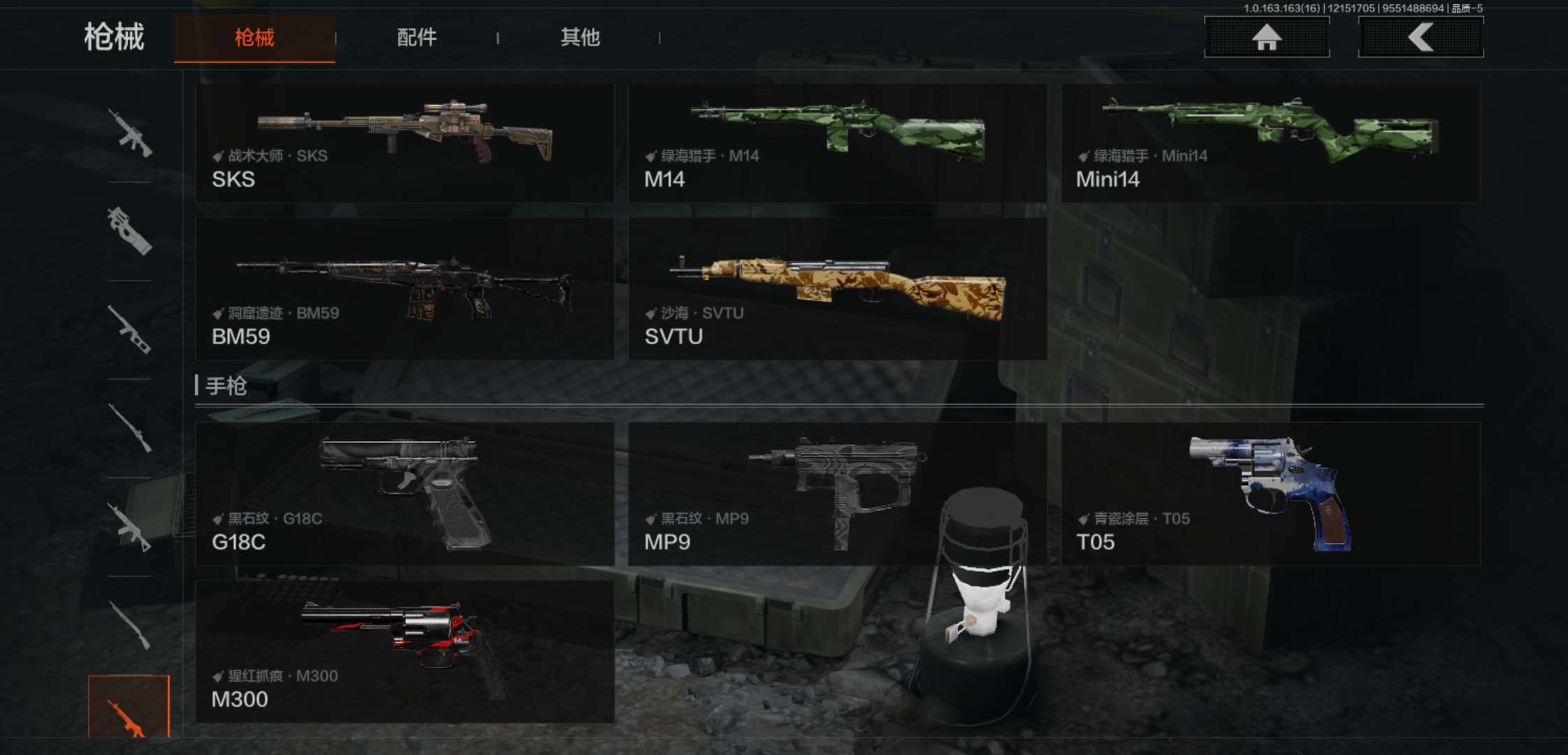1568x755 pixels.
Task: Go to the home screen
Action: (1266, 37)
